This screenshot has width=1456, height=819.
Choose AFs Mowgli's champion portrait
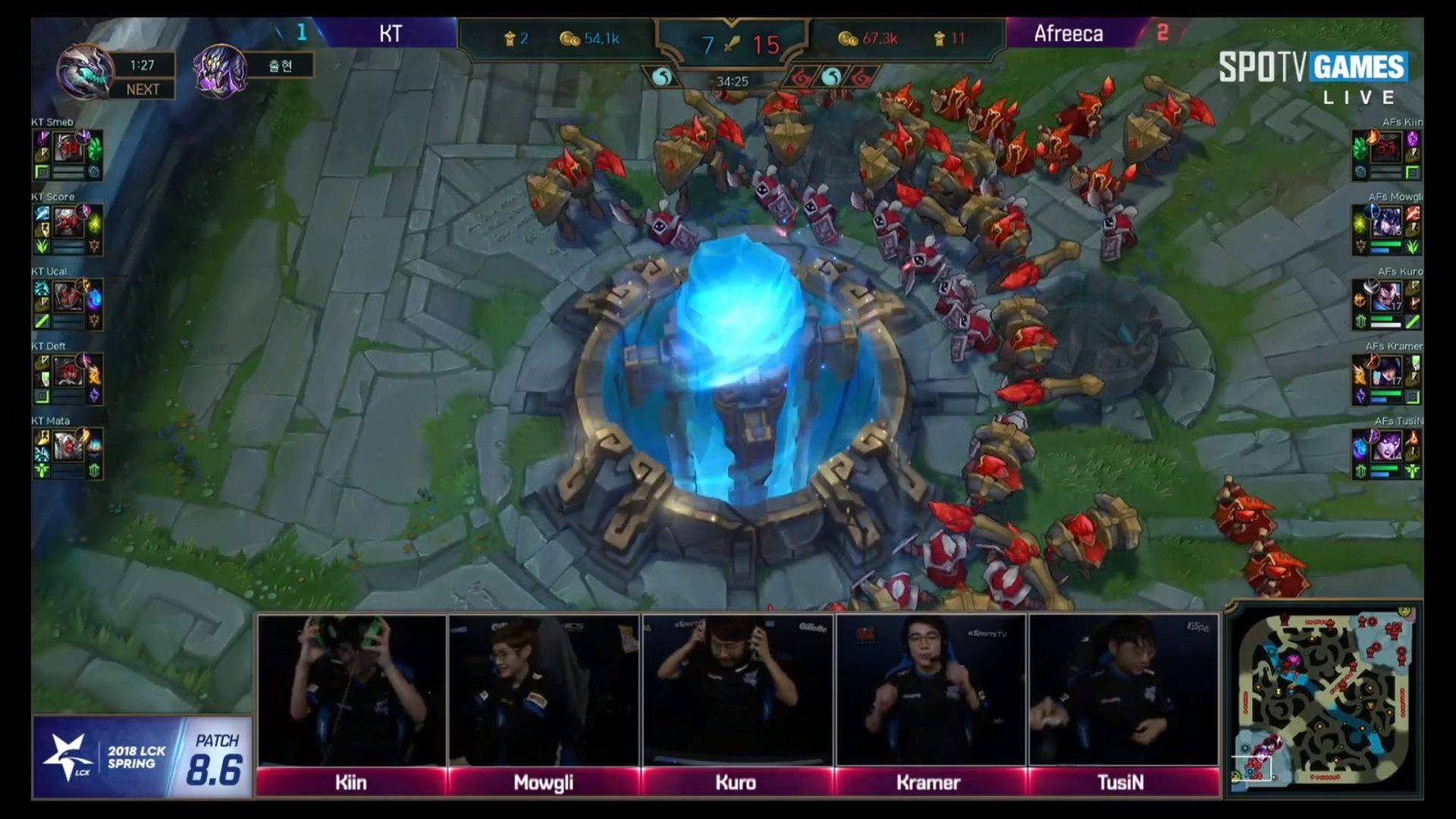pos(1386,224)
